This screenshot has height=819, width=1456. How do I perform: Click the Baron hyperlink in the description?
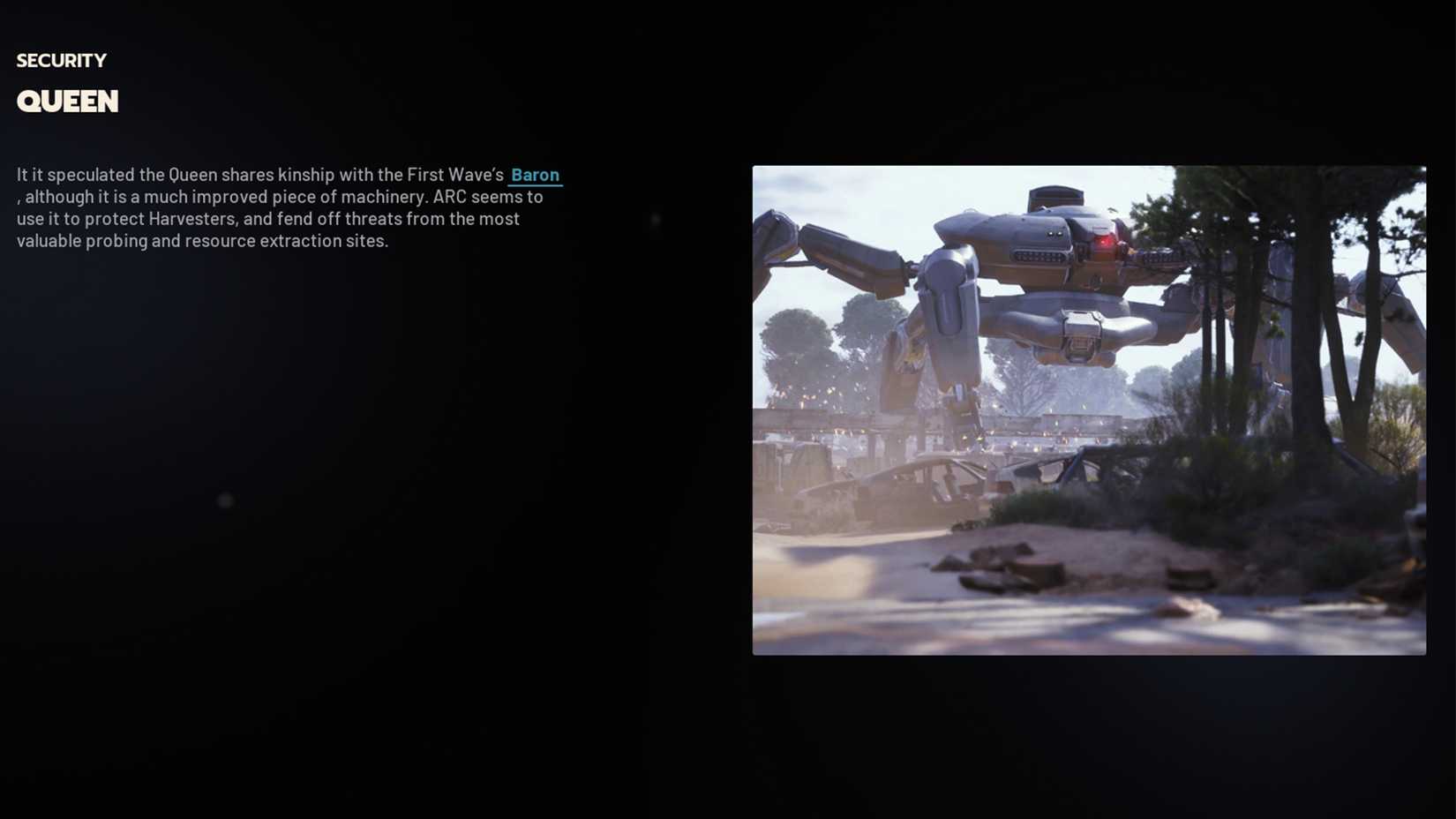pyautogui.click(x=535, y=175)
